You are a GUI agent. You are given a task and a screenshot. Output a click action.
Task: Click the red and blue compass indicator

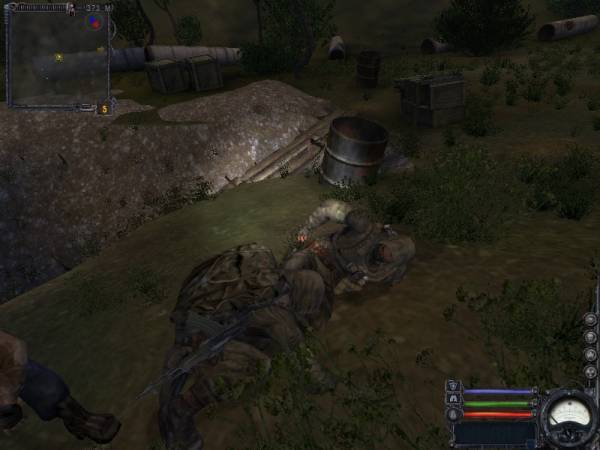[x=95, y=20]
